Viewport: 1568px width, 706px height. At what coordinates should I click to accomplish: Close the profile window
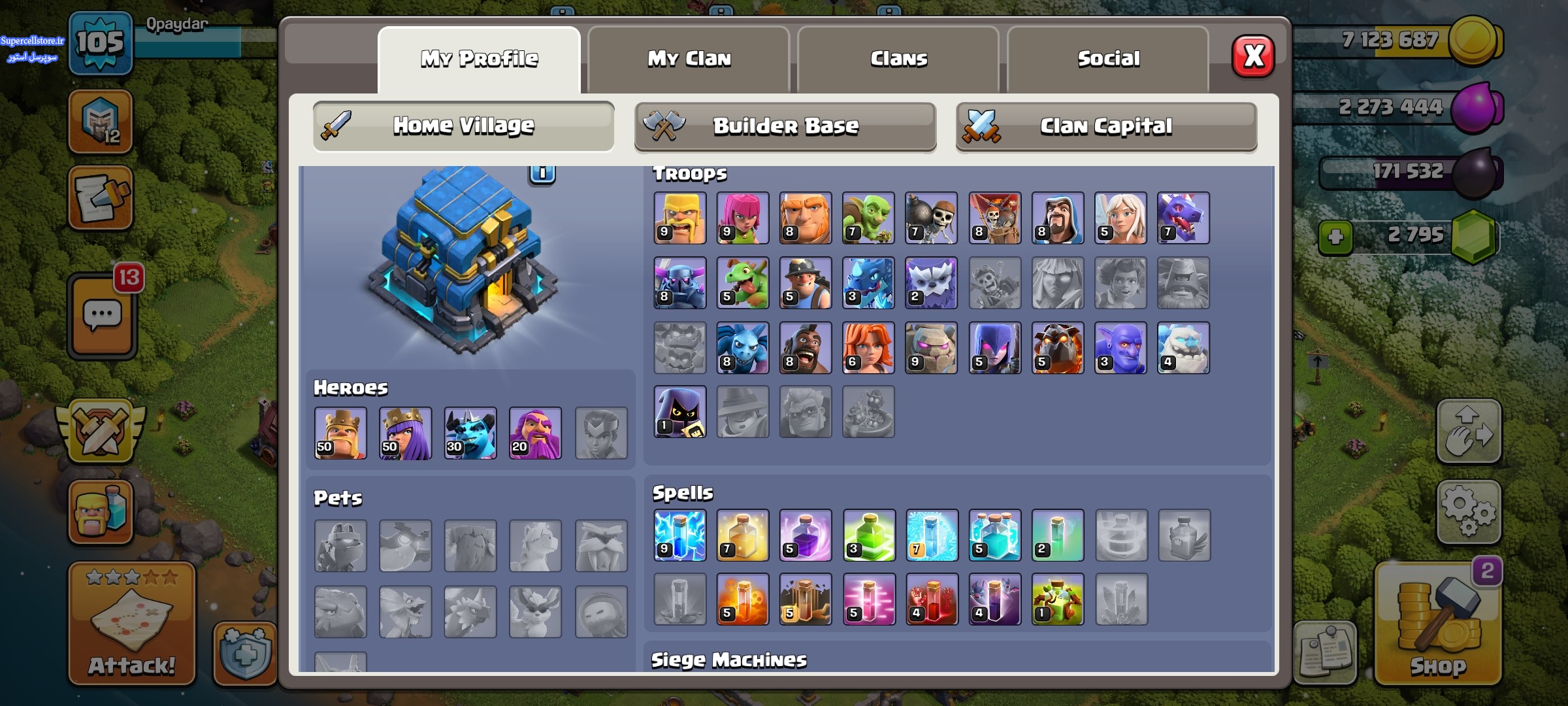point(1252,57)
